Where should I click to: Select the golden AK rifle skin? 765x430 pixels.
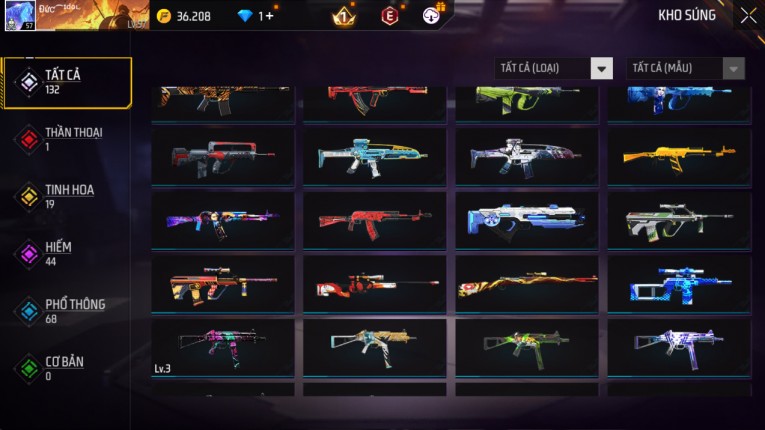tap(679, 155)
